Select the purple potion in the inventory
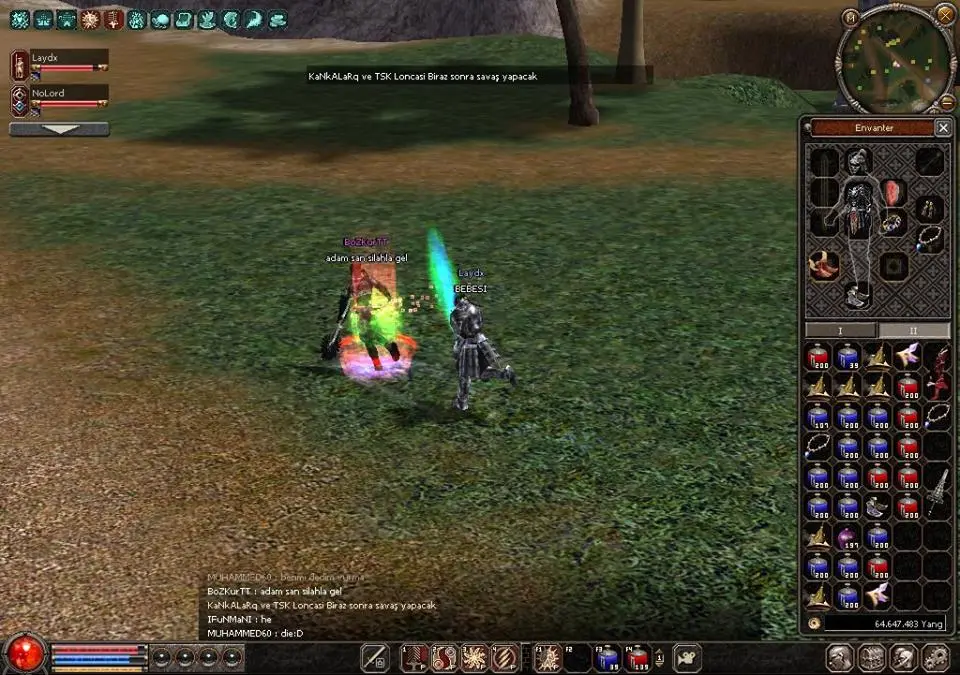 pyautogui.click(x=848, y=539)
